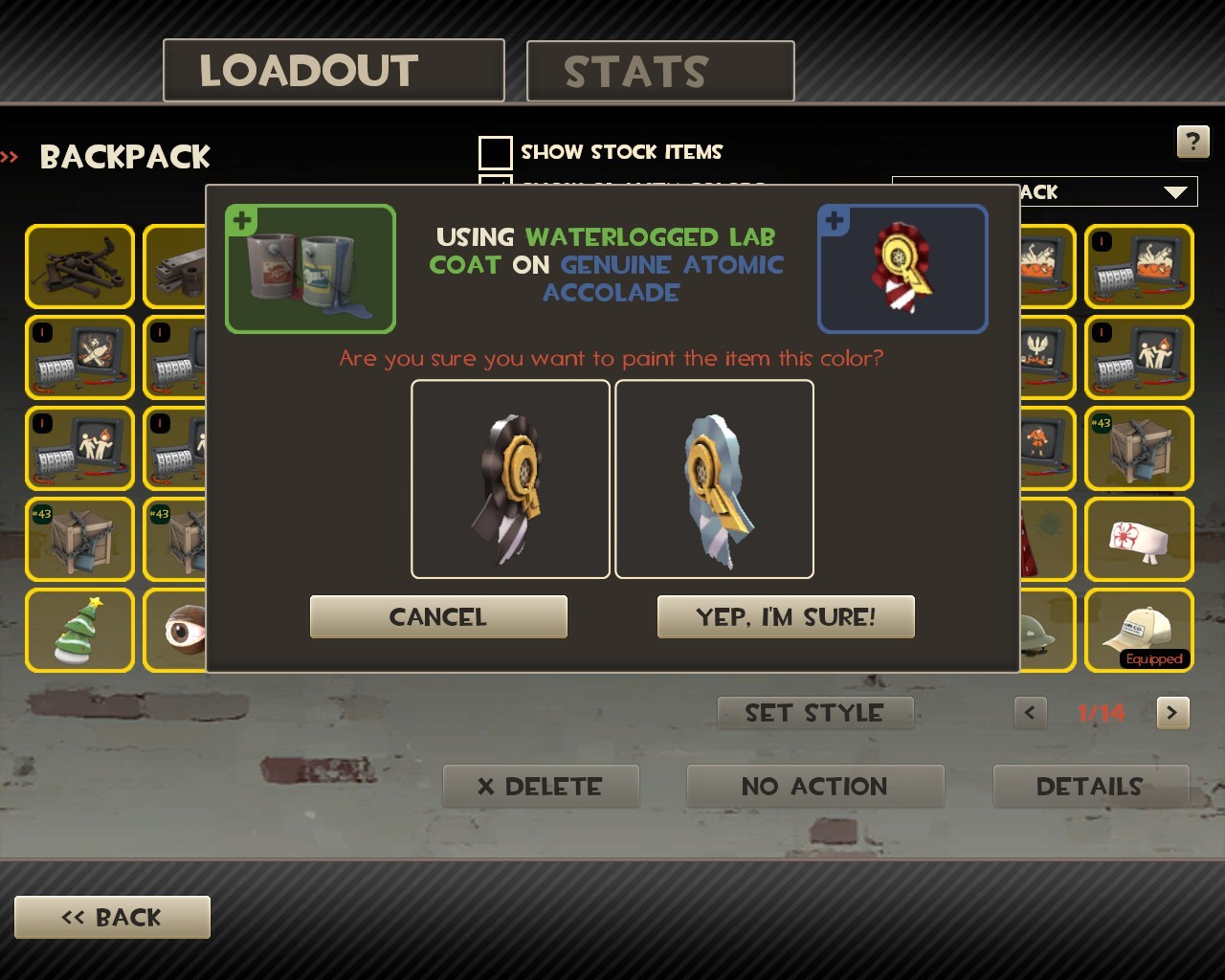The width and height of the screenshot is (1225, 980).
Task: Select the blue painted ribbon preview
Action: pos(714,479)
